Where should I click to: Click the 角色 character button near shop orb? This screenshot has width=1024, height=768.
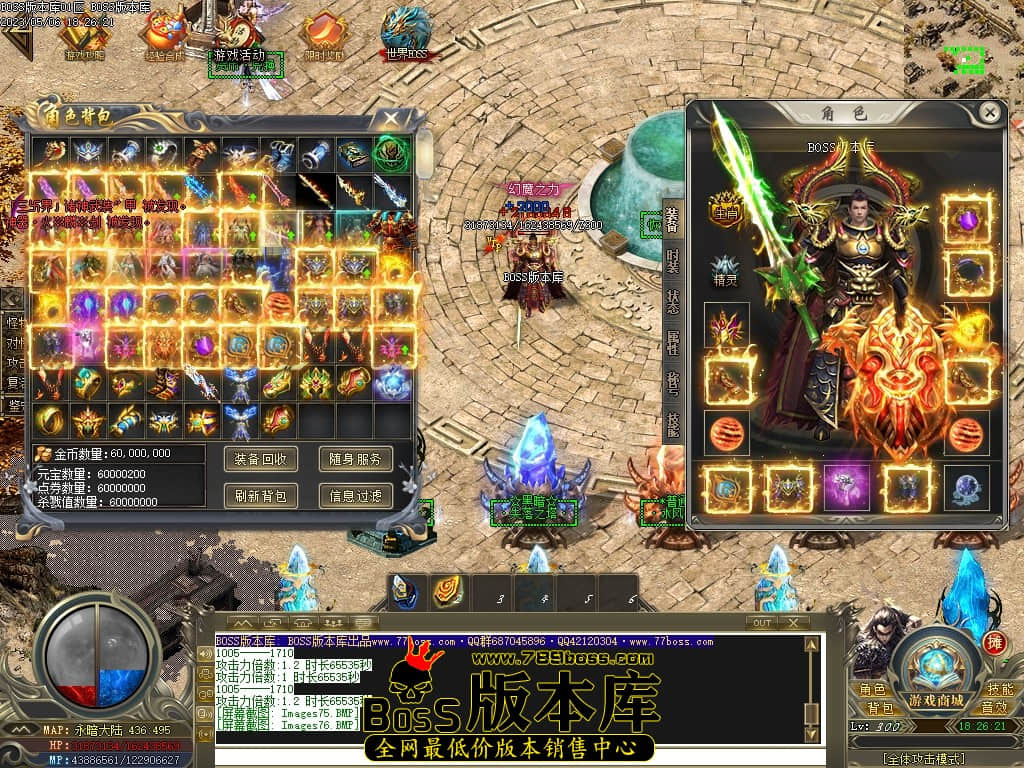pyautogui.click(x=872, y=690)
